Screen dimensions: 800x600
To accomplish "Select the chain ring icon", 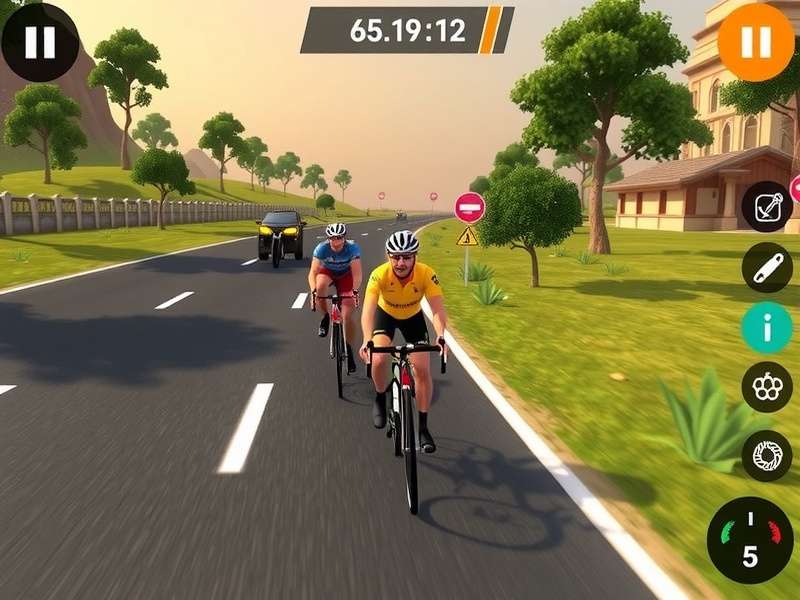I will click(x=767, y=455).
